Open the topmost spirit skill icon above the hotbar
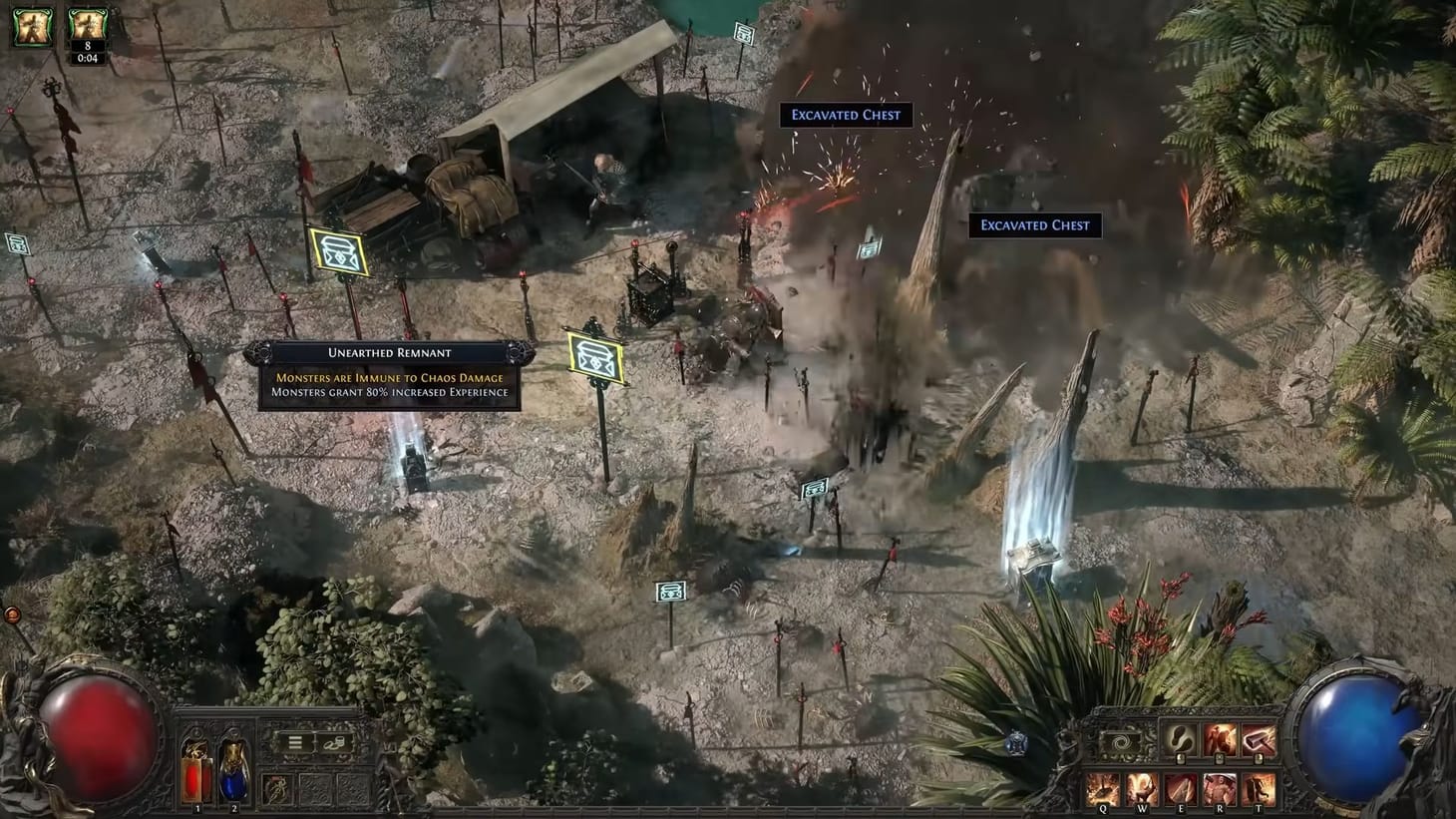Image resolution: width=1456 pixels, height=819 pixels. 1180,740
